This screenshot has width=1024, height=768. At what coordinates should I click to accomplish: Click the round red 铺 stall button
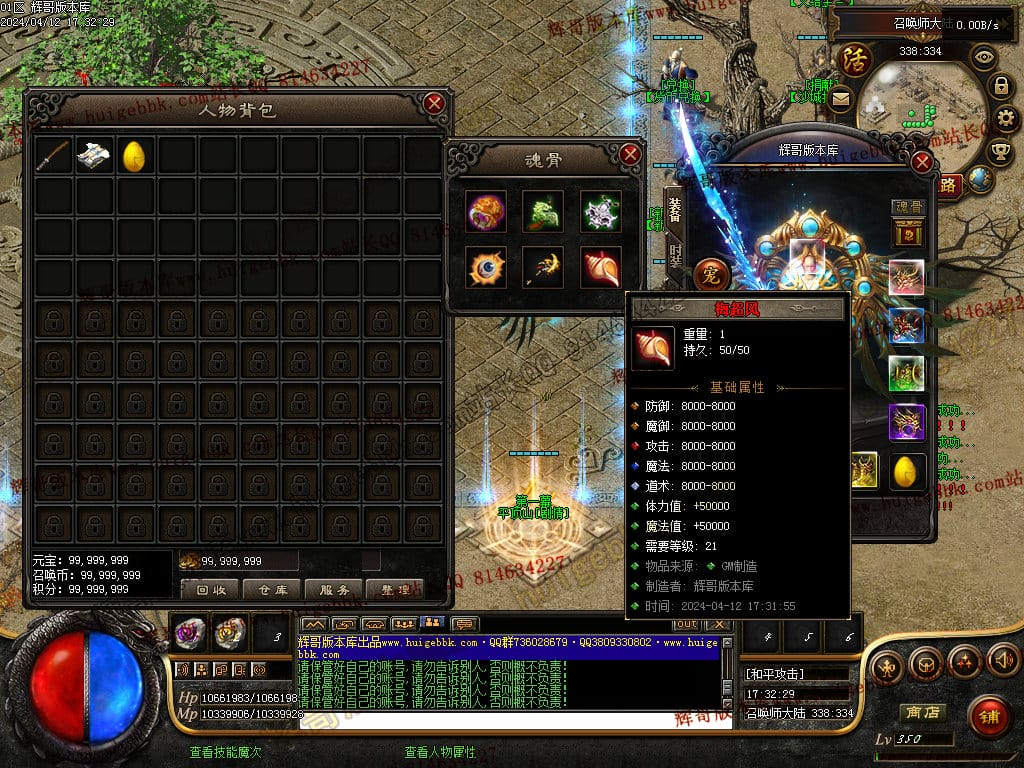click(988, 716)
